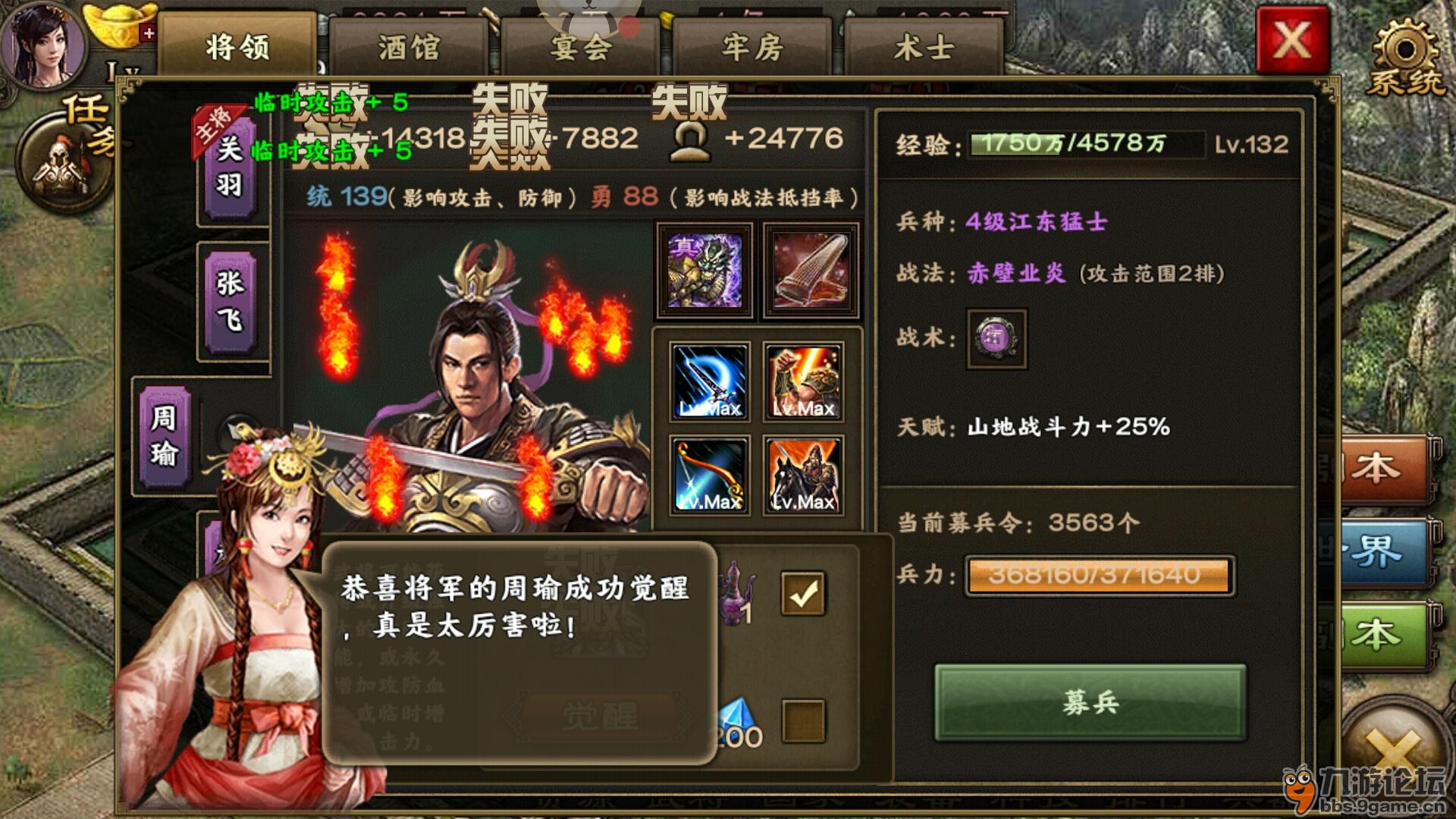Open the 战术 tactic slot icon

pyautogui.click(x=996, y=340)
